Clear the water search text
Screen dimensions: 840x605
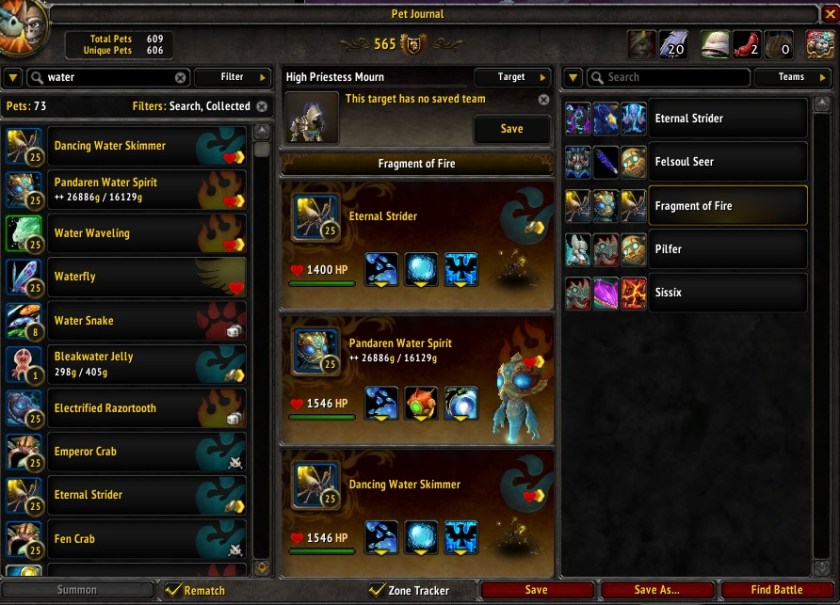pyautogui.click(x=181, y=77)
